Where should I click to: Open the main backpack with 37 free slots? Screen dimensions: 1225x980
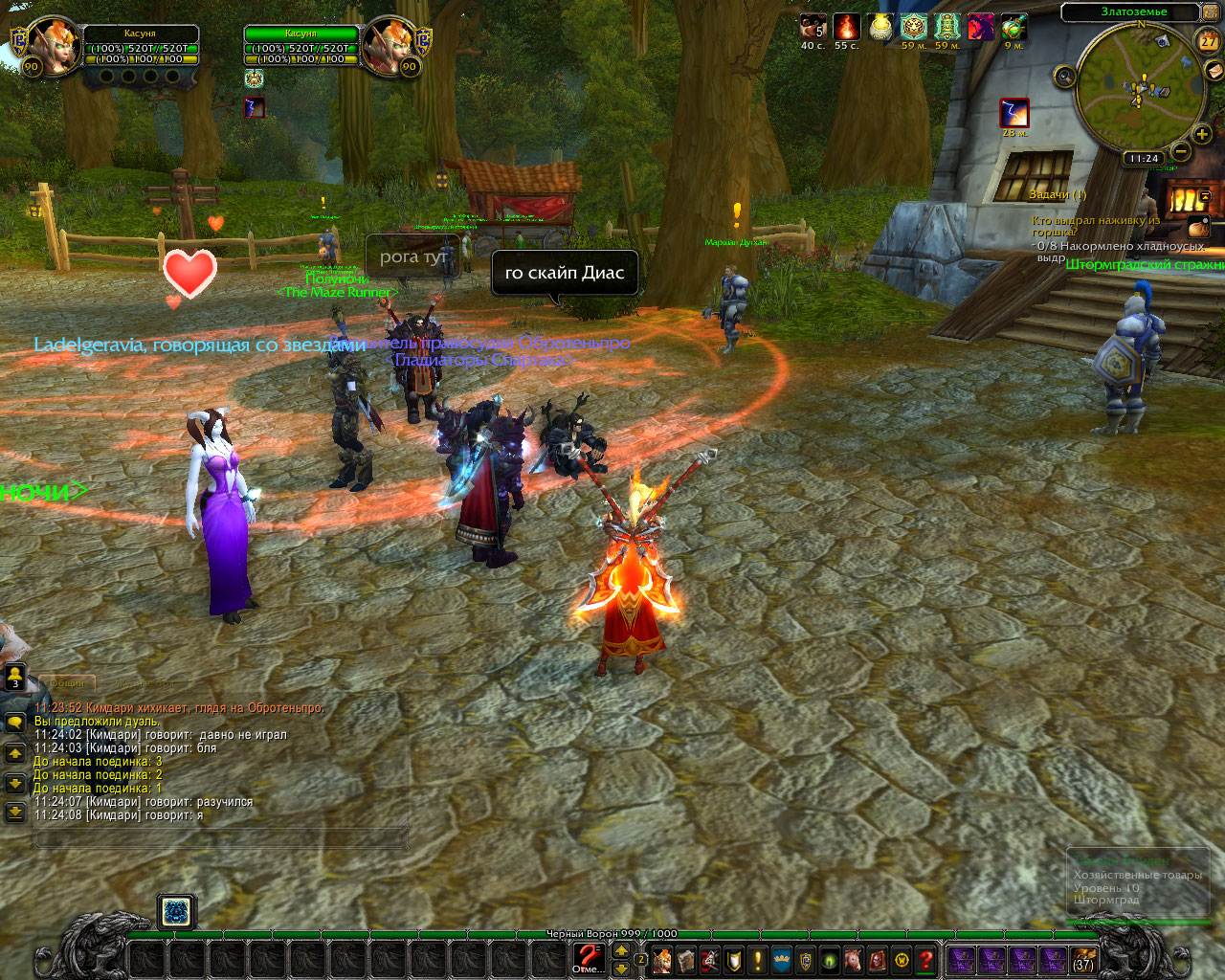pos(1082,959)
